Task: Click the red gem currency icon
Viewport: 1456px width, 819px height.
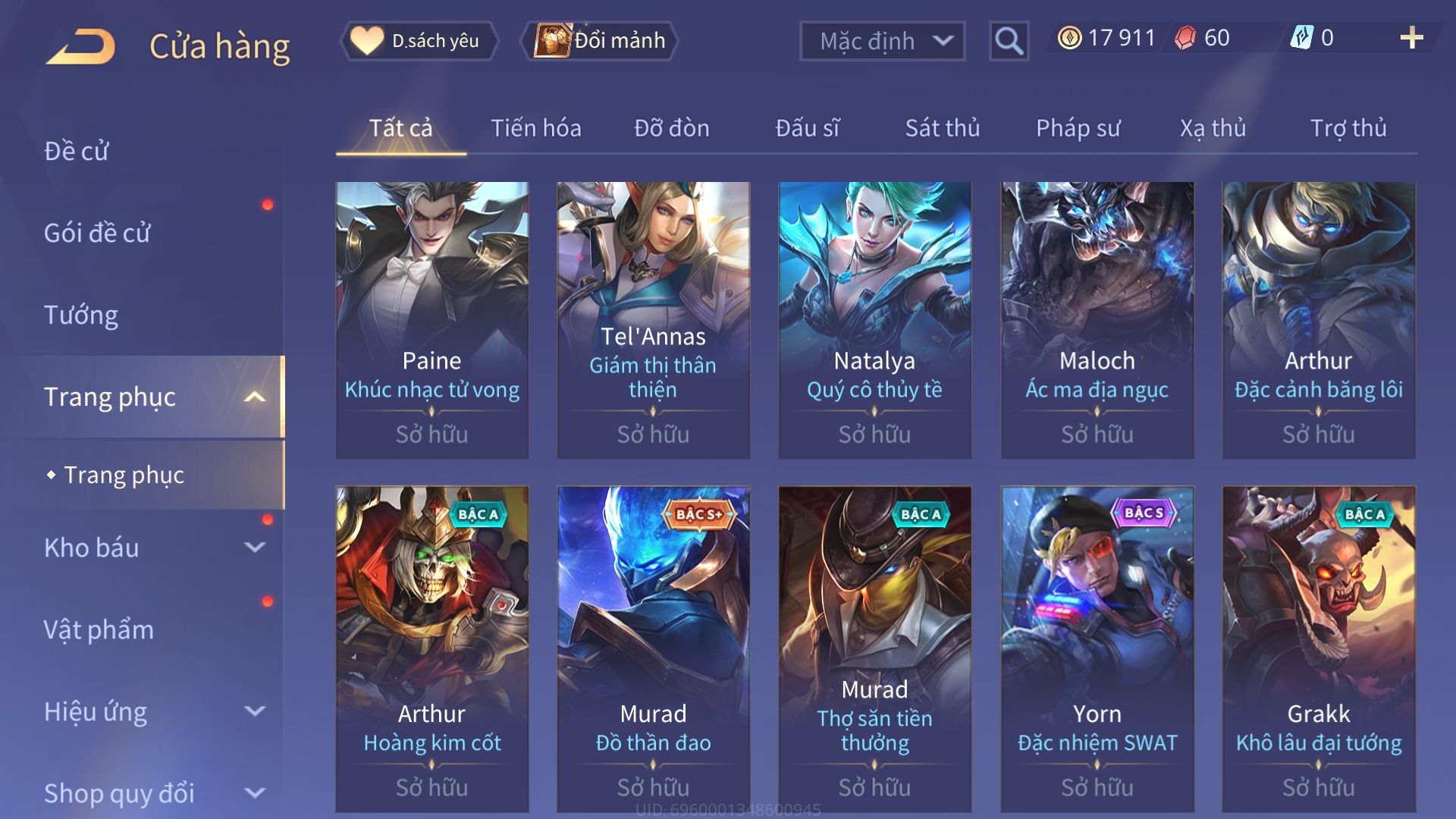Action: click(1184, 37)
